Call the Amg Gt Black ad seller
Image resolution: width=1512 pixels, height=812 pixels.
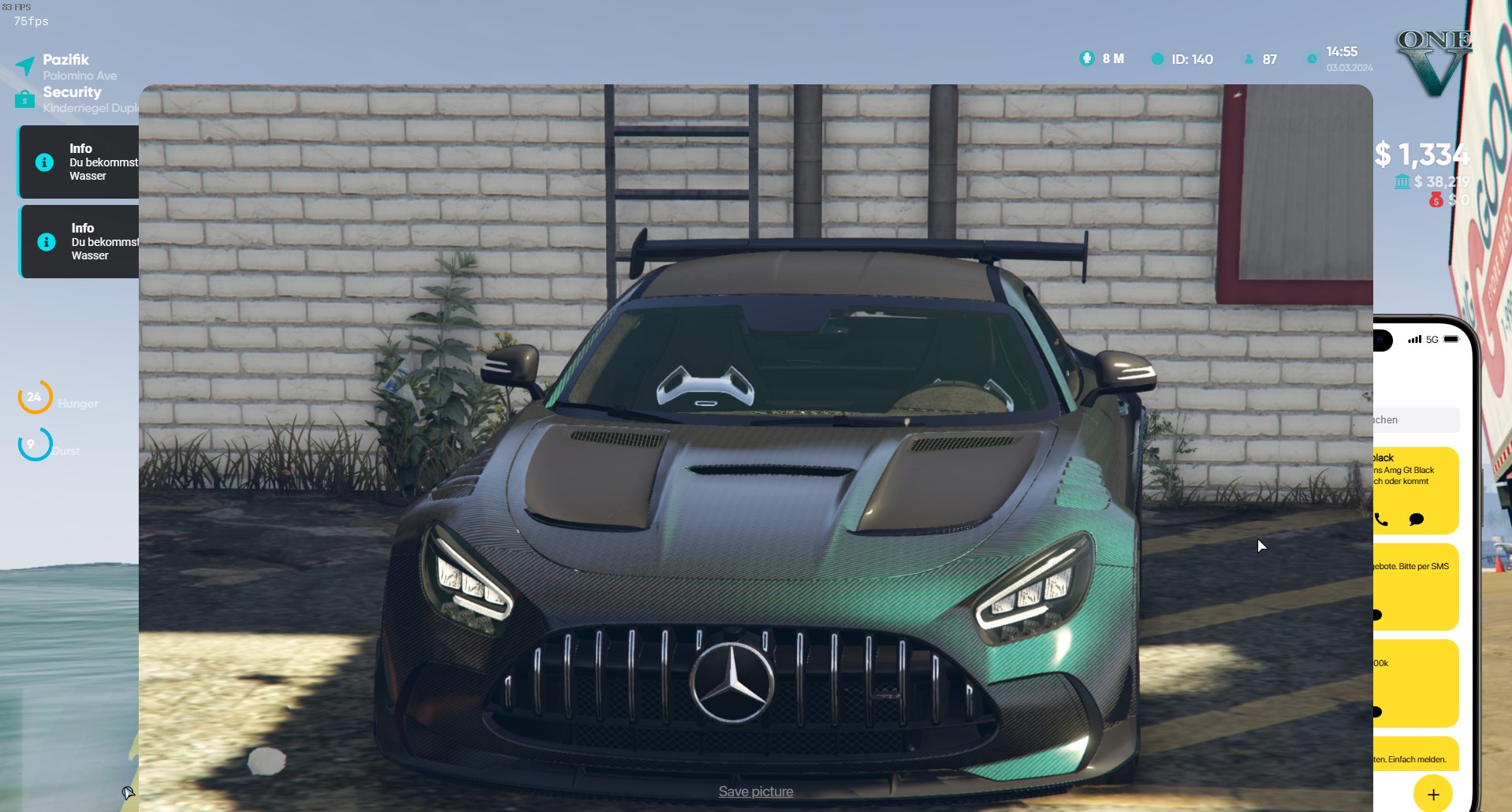pyautogui.click(x=1381, y=520)
